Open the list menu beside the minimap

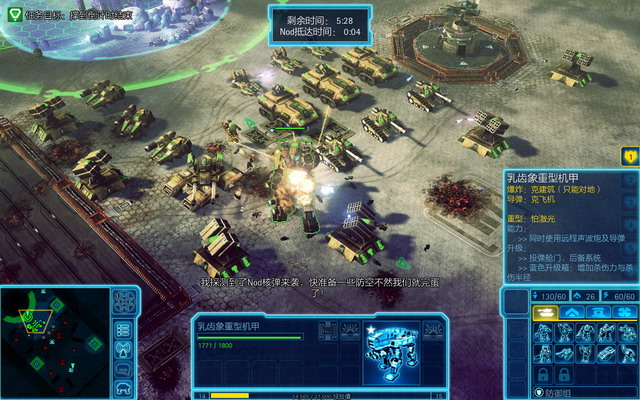[x=123, y=327]
